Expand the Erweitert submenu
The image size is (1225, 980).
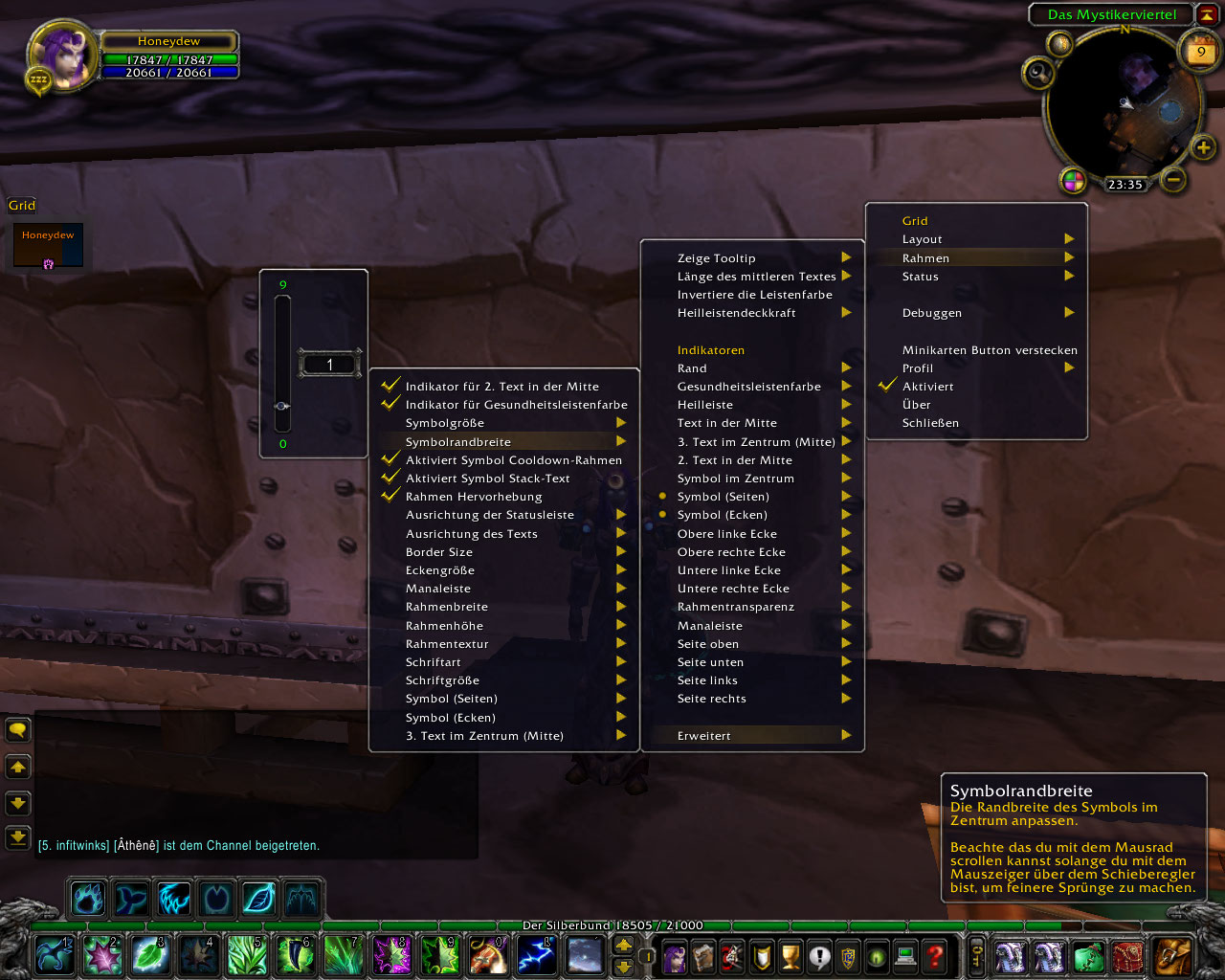[x=704, y=736]
